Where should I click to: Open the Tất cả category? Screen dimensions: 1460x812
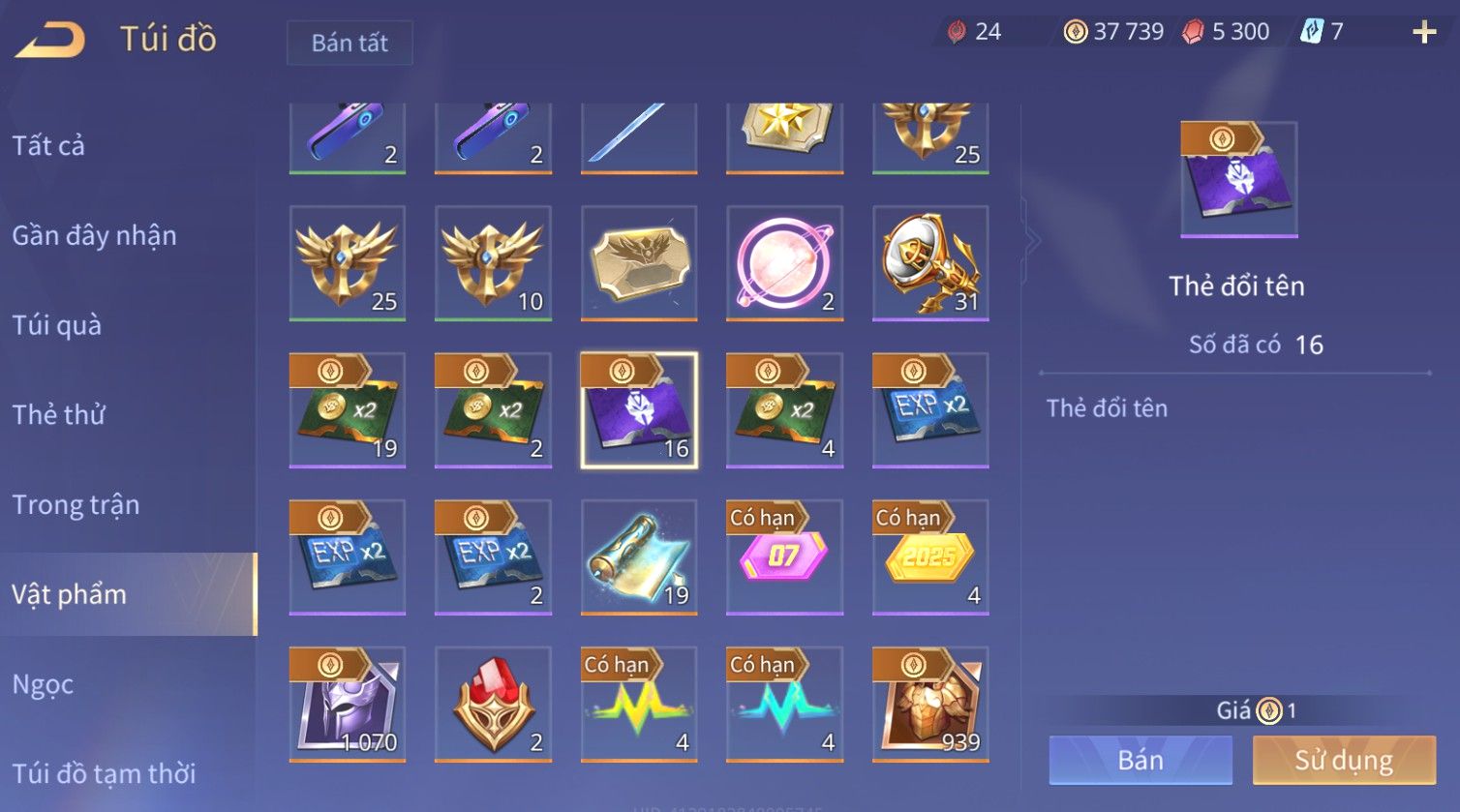(x=48, y=145)
